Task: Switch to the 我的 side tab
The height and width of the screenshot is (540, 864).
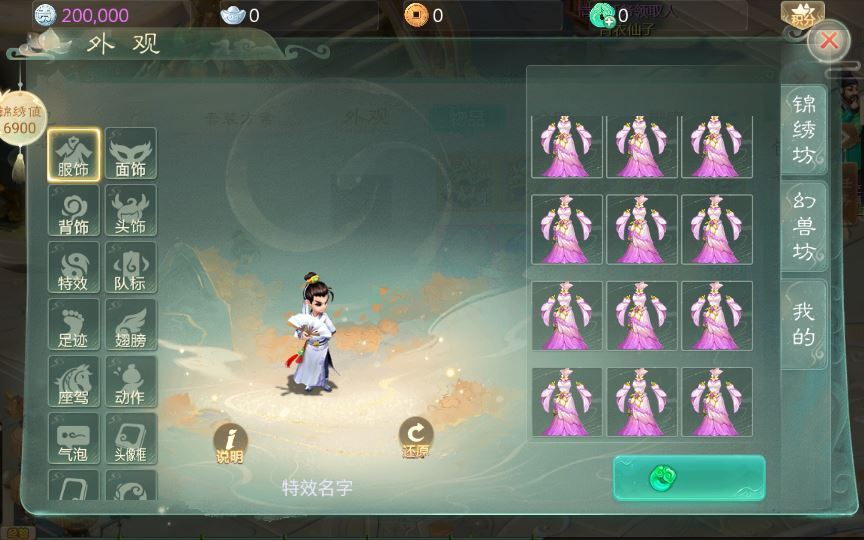Action: tap(804, 324)
